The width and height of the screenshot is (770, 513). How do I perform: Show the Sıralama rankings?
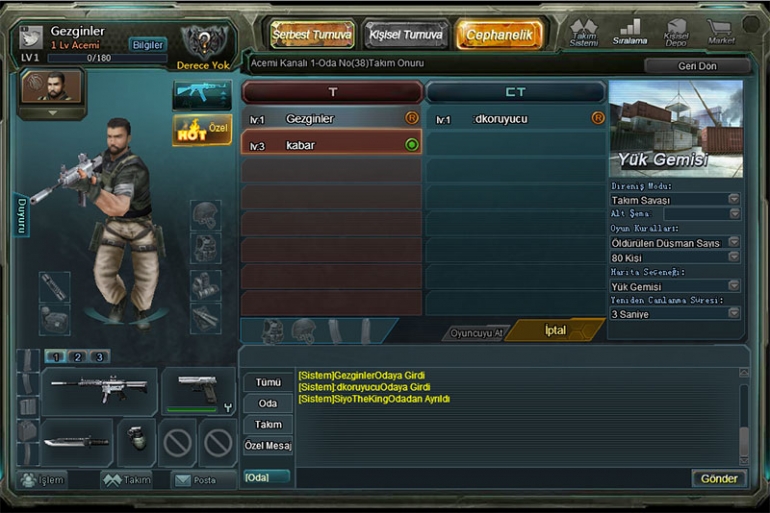click(x=630, y=32)
